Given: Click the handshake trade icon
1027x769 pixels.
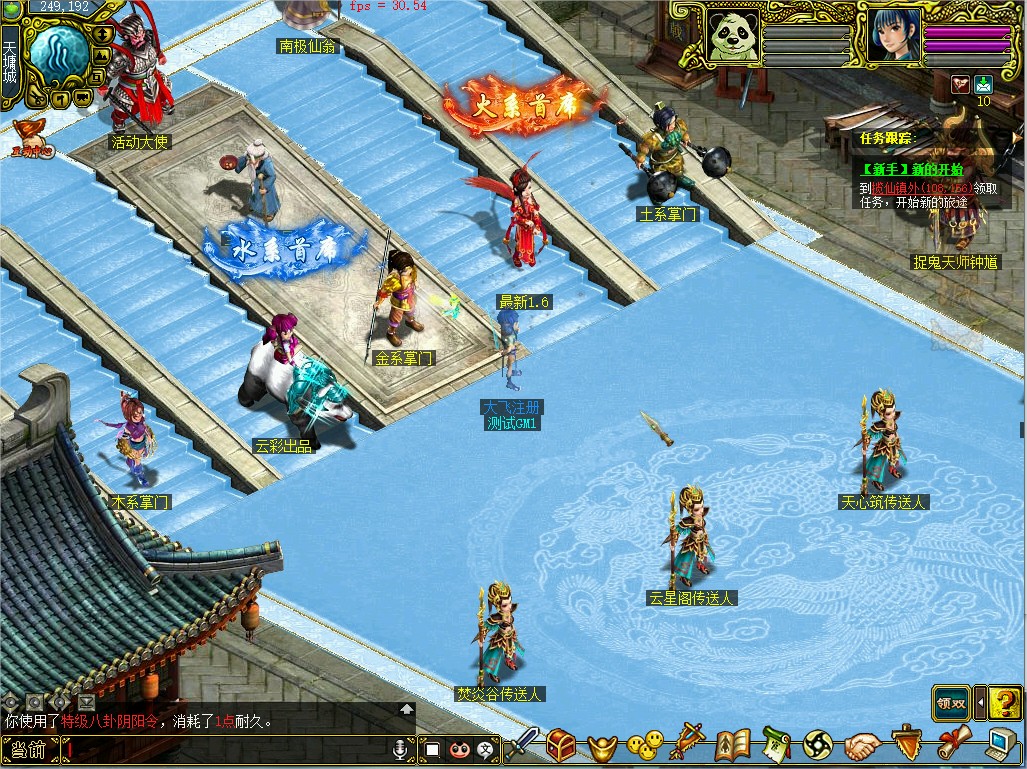Looking at the screenshot, I should 862,746.
